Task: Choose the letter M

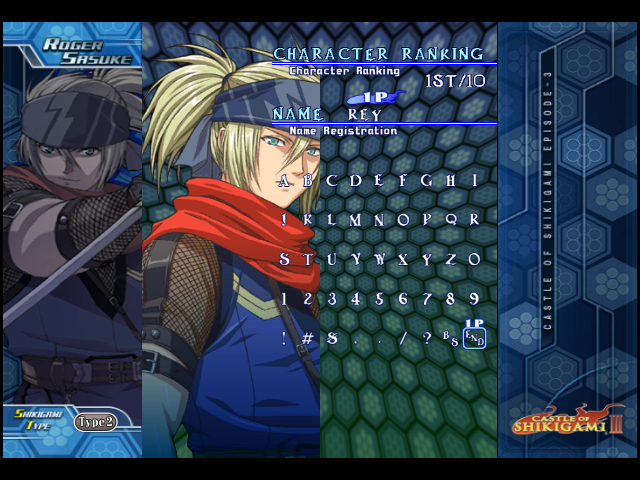Action: point(355,220)
